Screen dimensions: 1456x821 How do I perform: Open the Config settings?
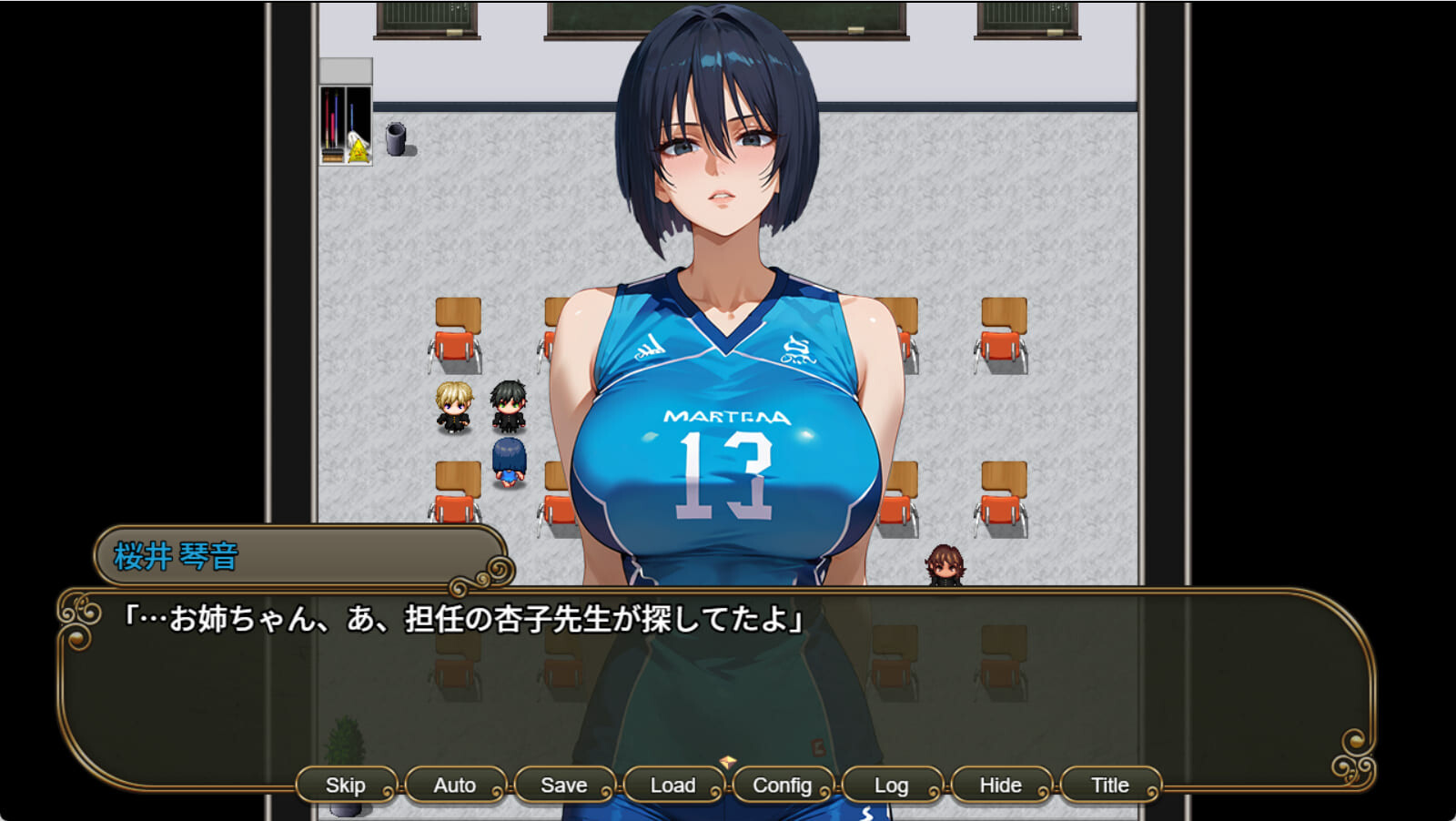tap(782, 784)
